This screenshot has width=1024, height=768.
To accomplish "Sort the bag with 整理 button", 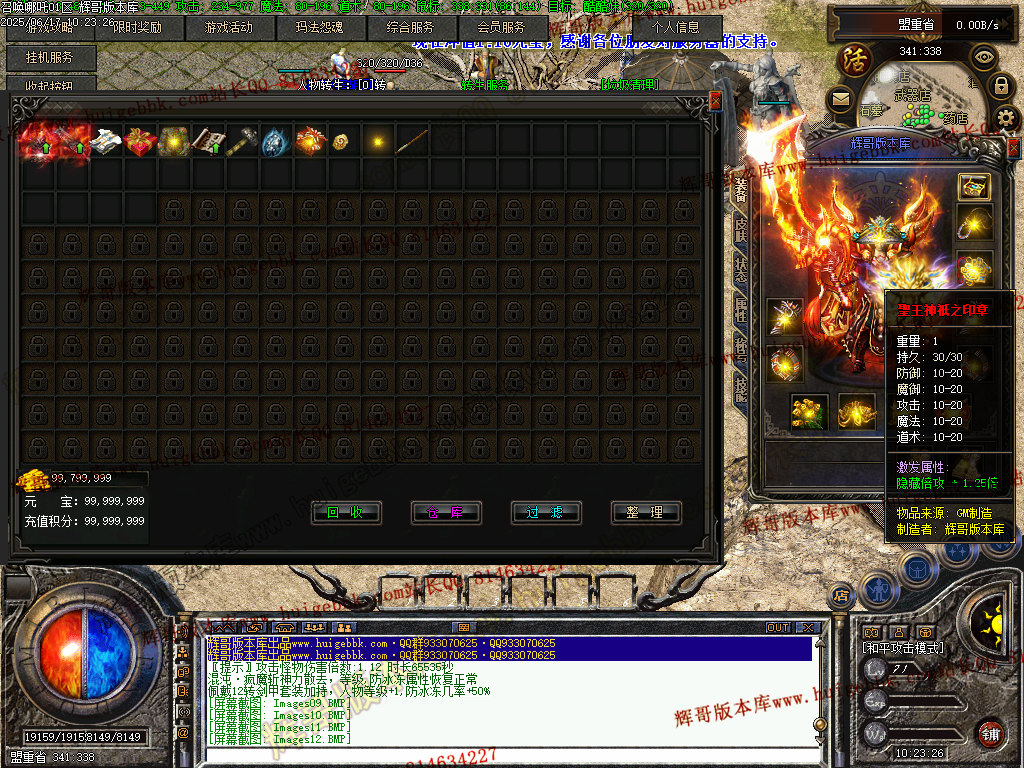I will tap(646, 512).
